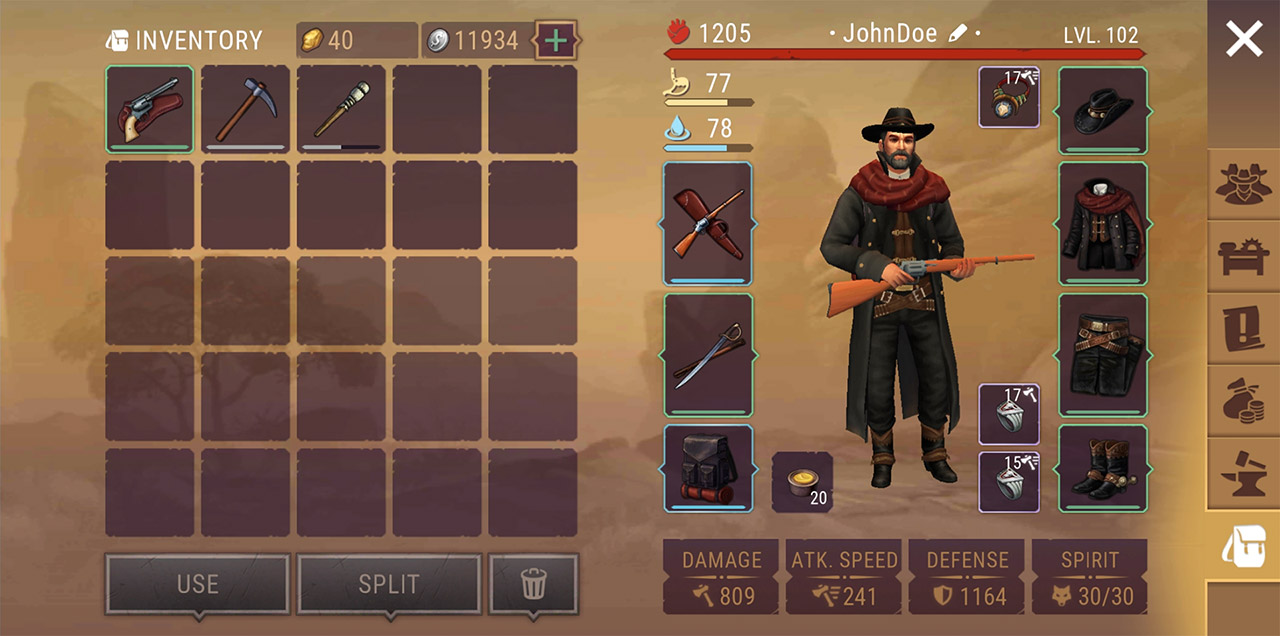Select the equipped rifle slot
The height and width of the screenshot is (636, 1280).
708,223
